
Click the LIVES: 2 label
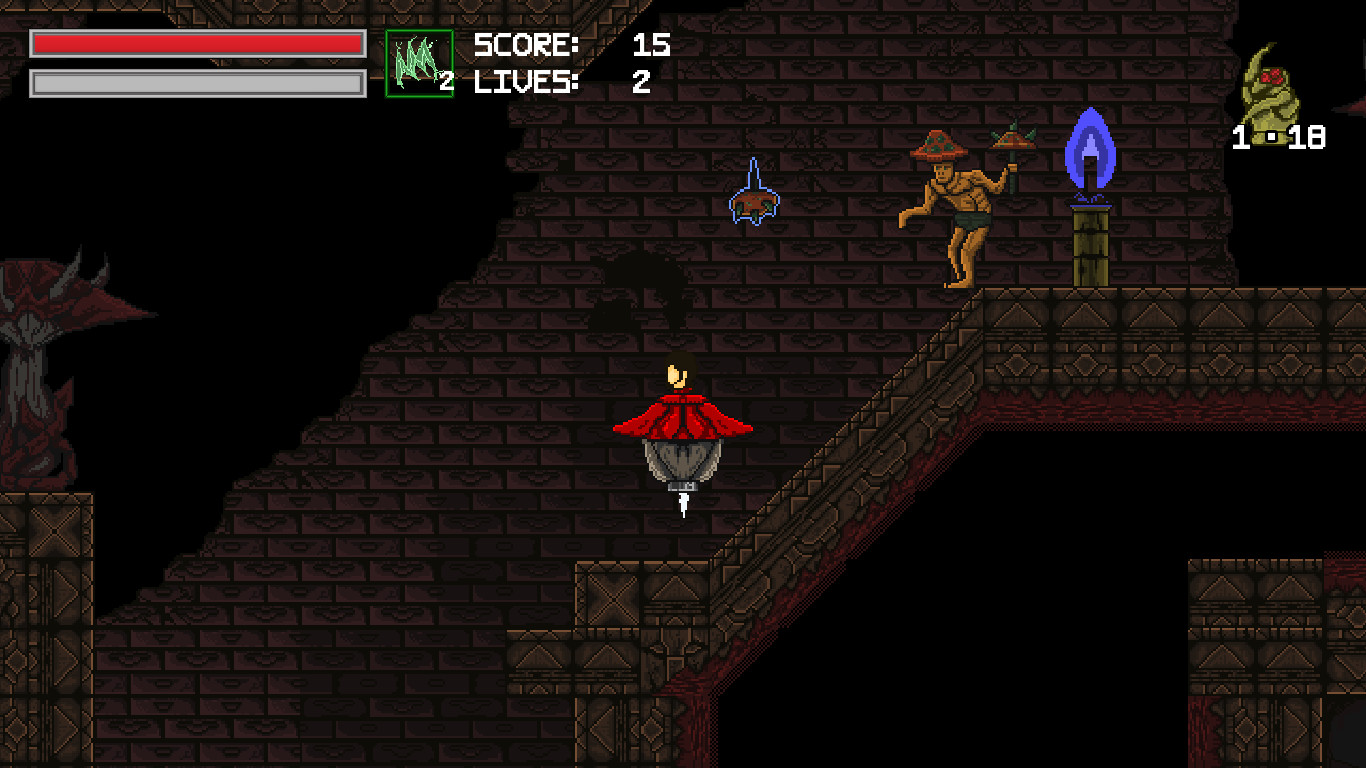click(527, 83)
